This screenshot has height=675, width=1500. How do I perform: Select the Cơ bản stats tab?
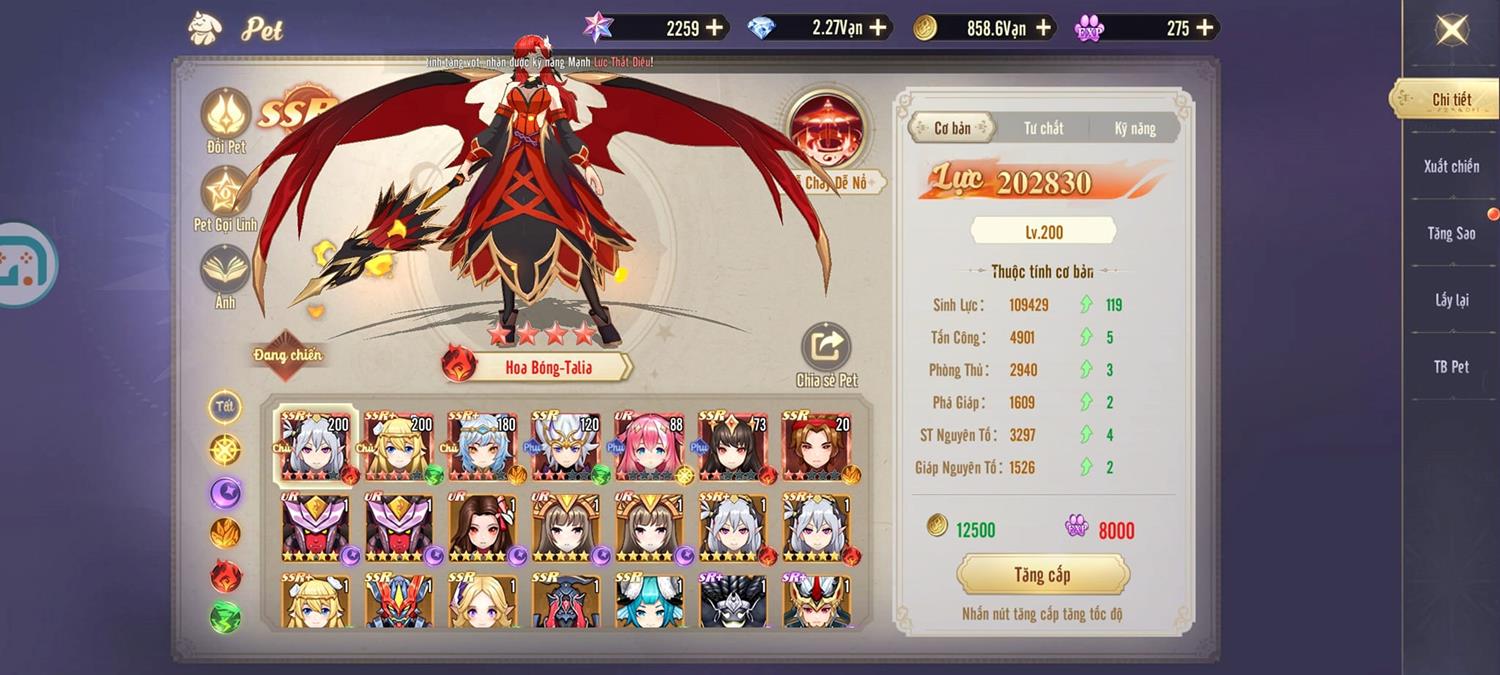(952, 128)
